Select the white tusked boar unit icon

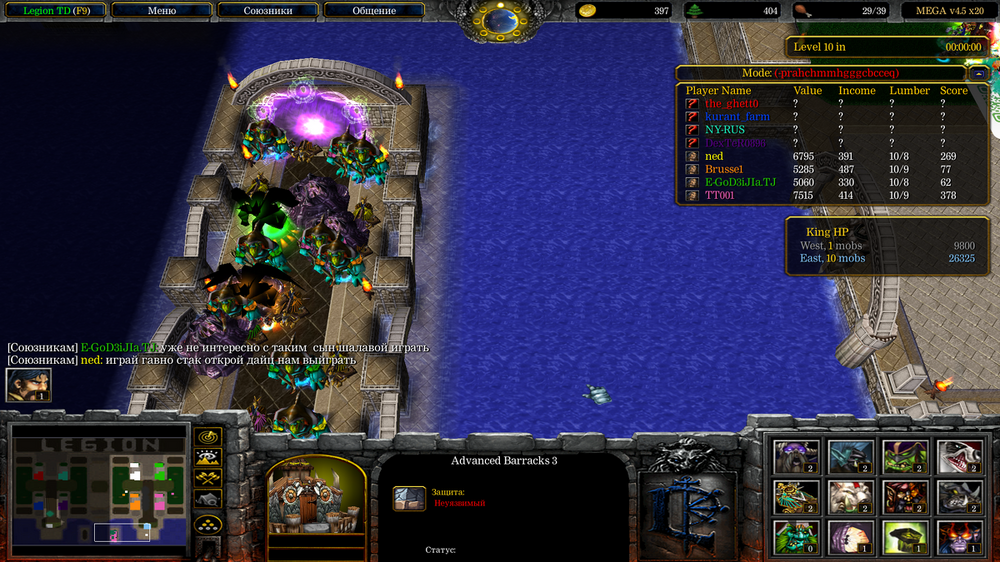851,497
